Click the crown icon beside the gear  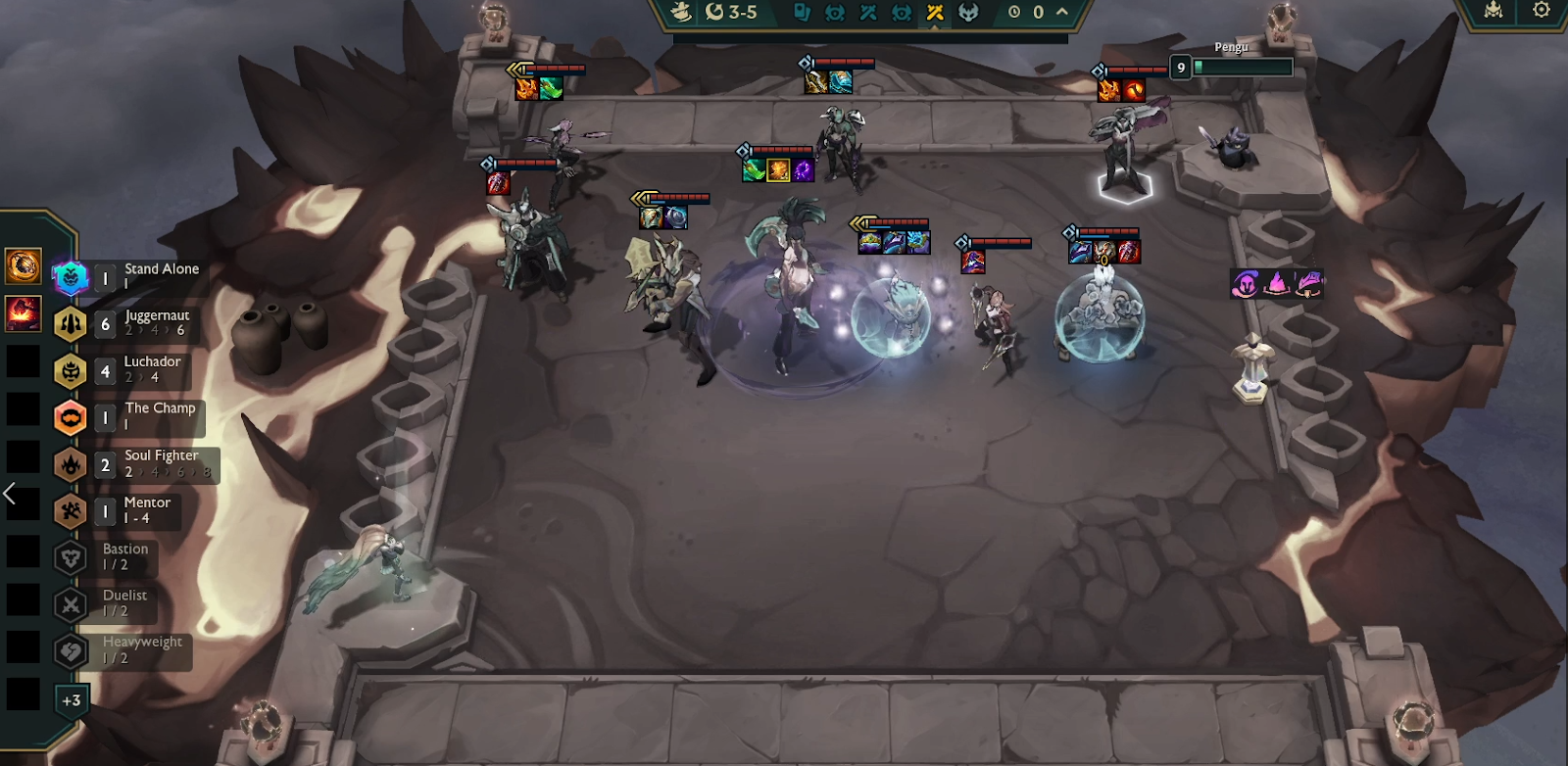pos(1494,10)
